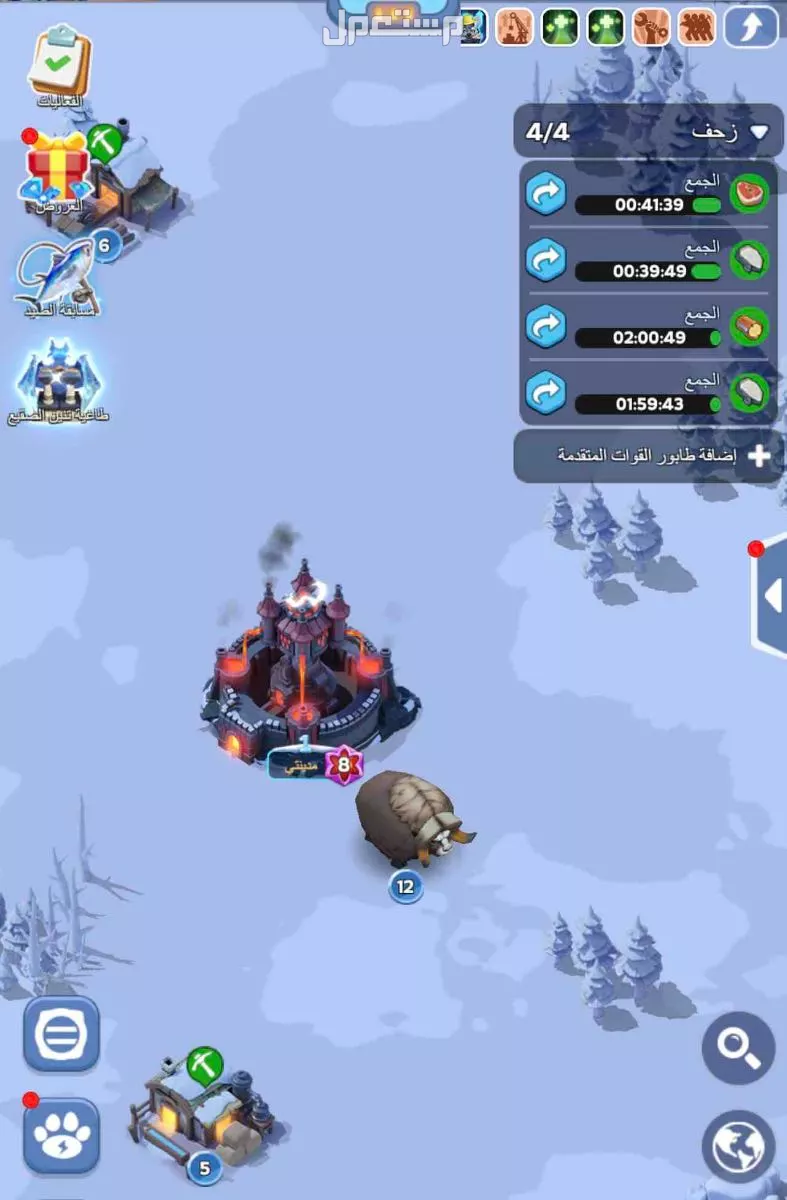
Task: Open the map search magnifier
Action: click(738, 1048)
